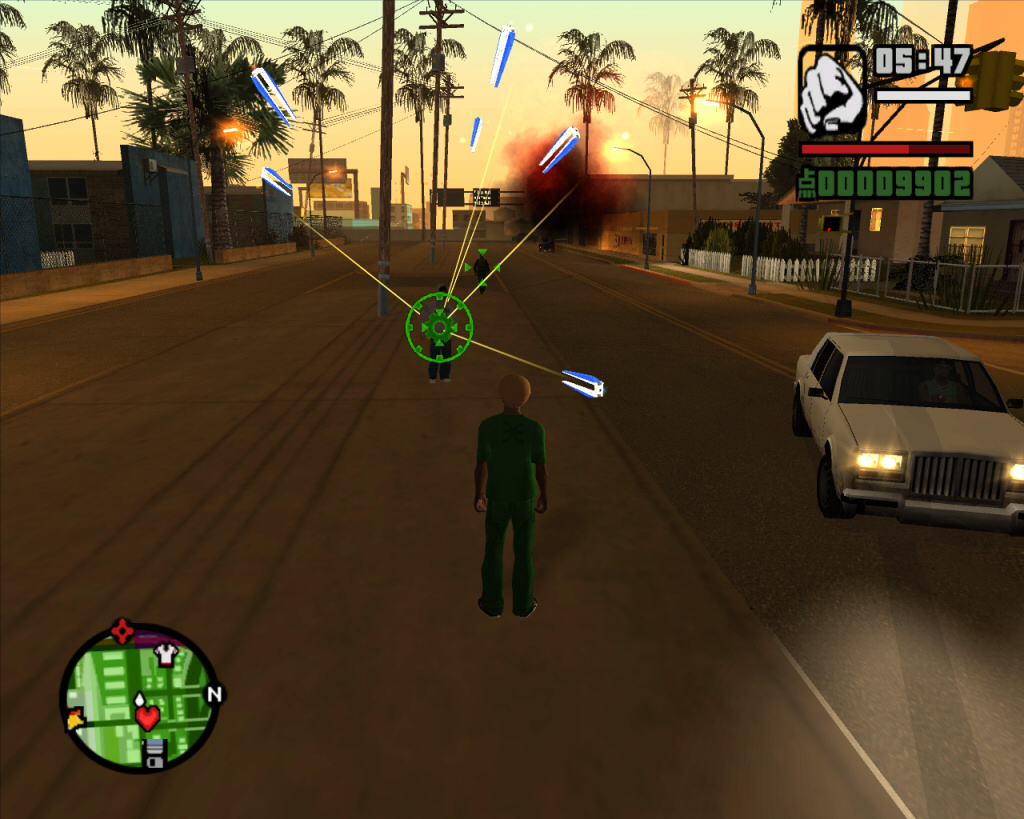
Task: Select the white t-shirt clothing shop marker
Action: pyautogui.click(x=165, y=655)
